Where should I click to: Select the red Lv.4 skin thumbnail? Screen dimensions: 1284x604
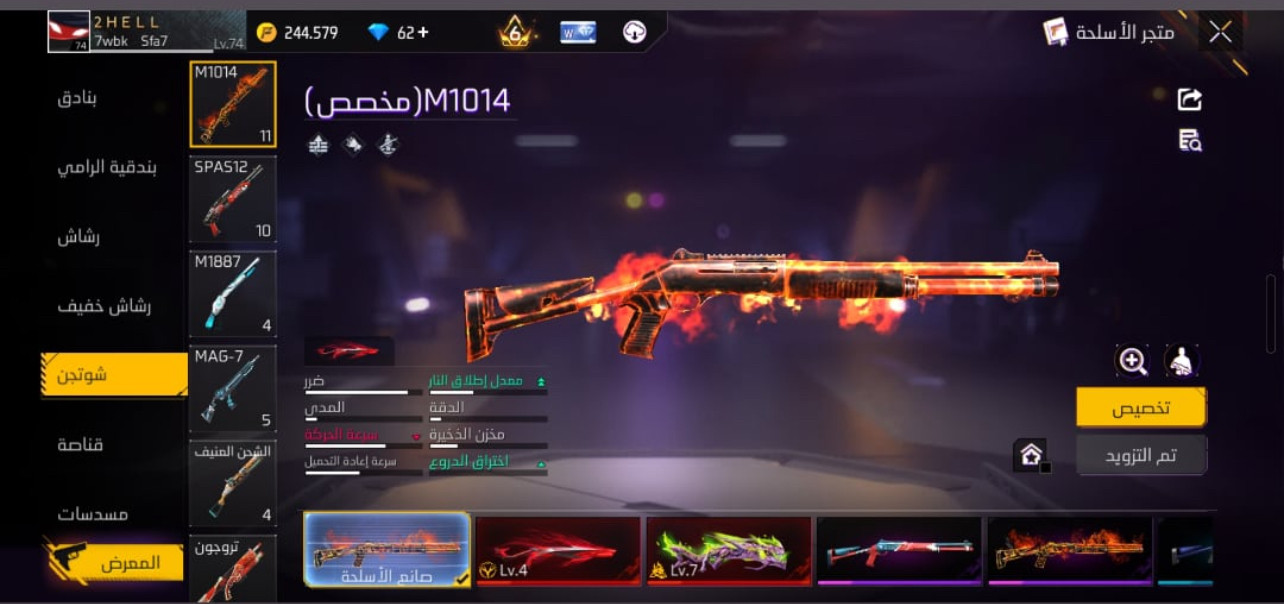(558, 549)
